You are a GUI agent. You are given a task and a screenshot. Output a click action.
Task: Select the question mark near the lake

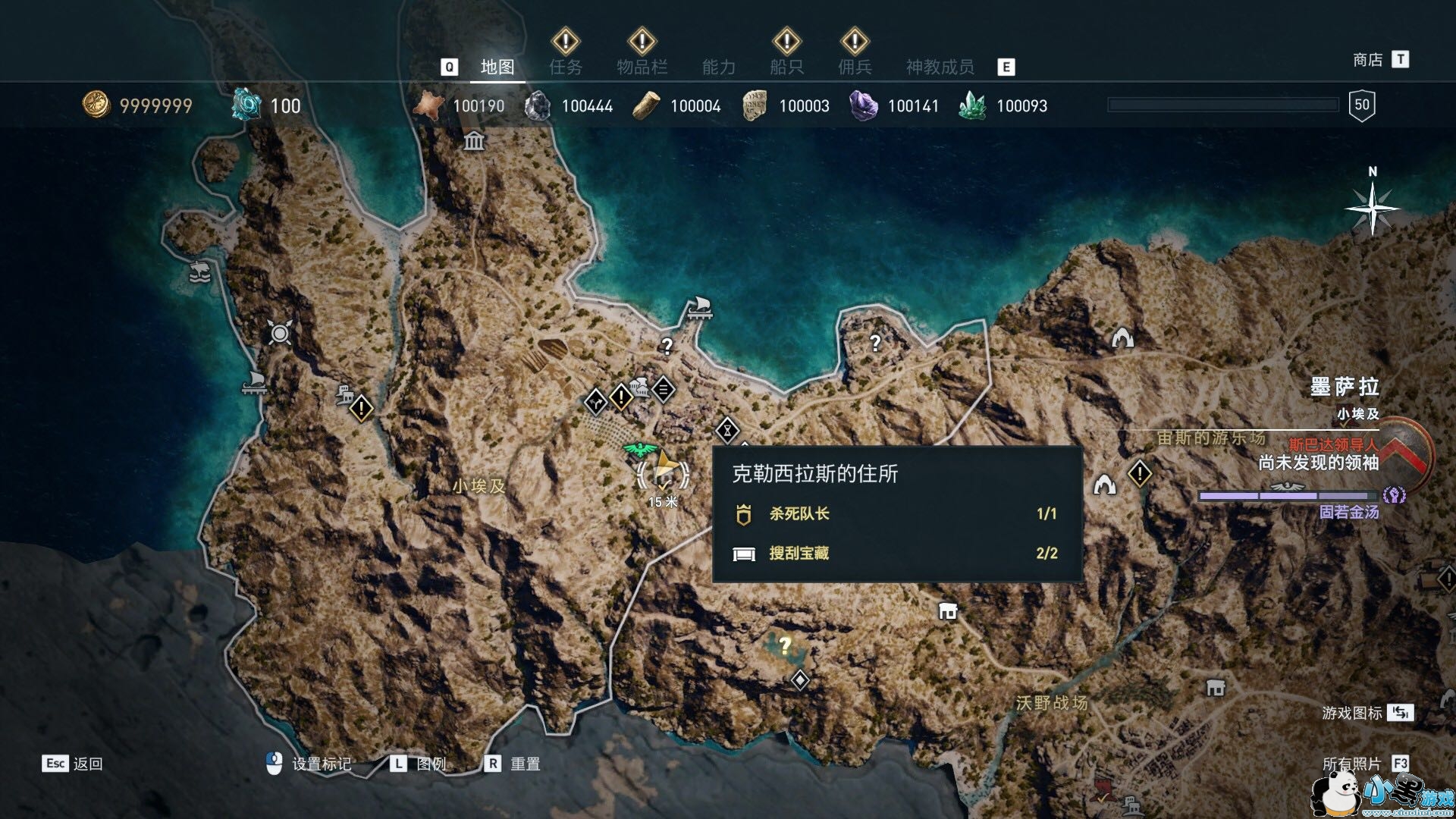coord(785,645)
